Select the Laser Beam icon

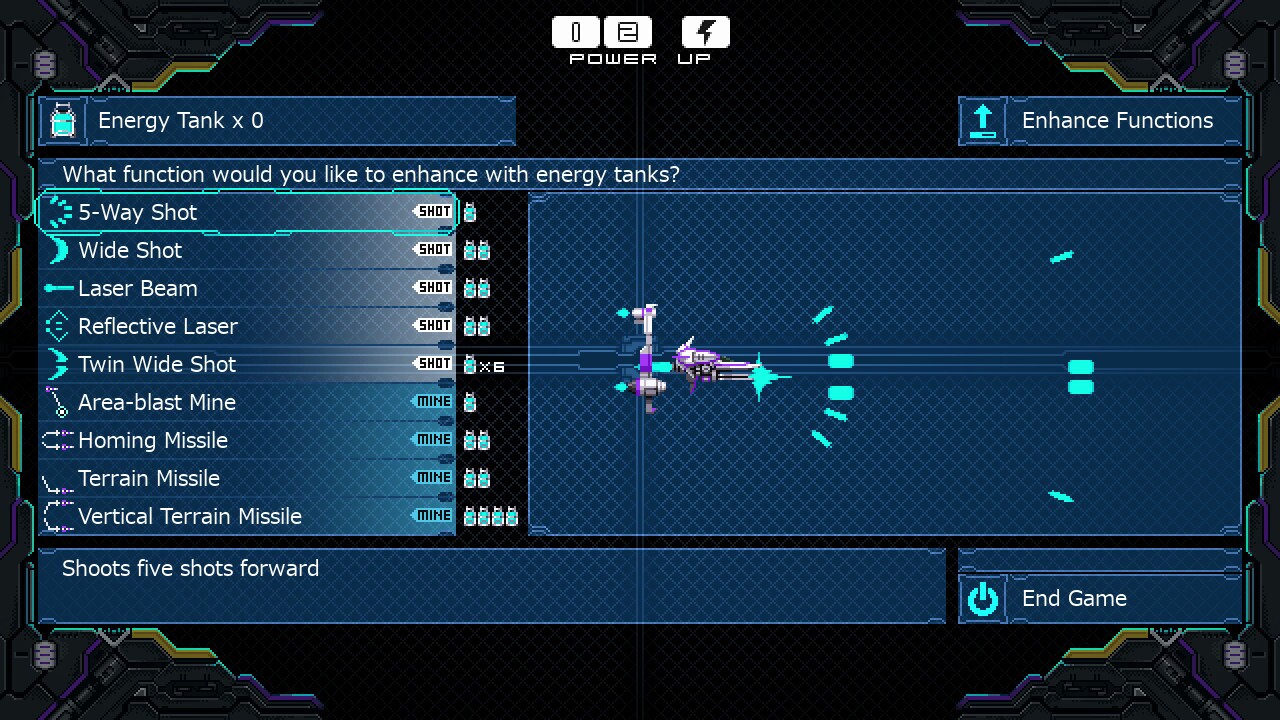pyautogui.click(x=58, y=288)
